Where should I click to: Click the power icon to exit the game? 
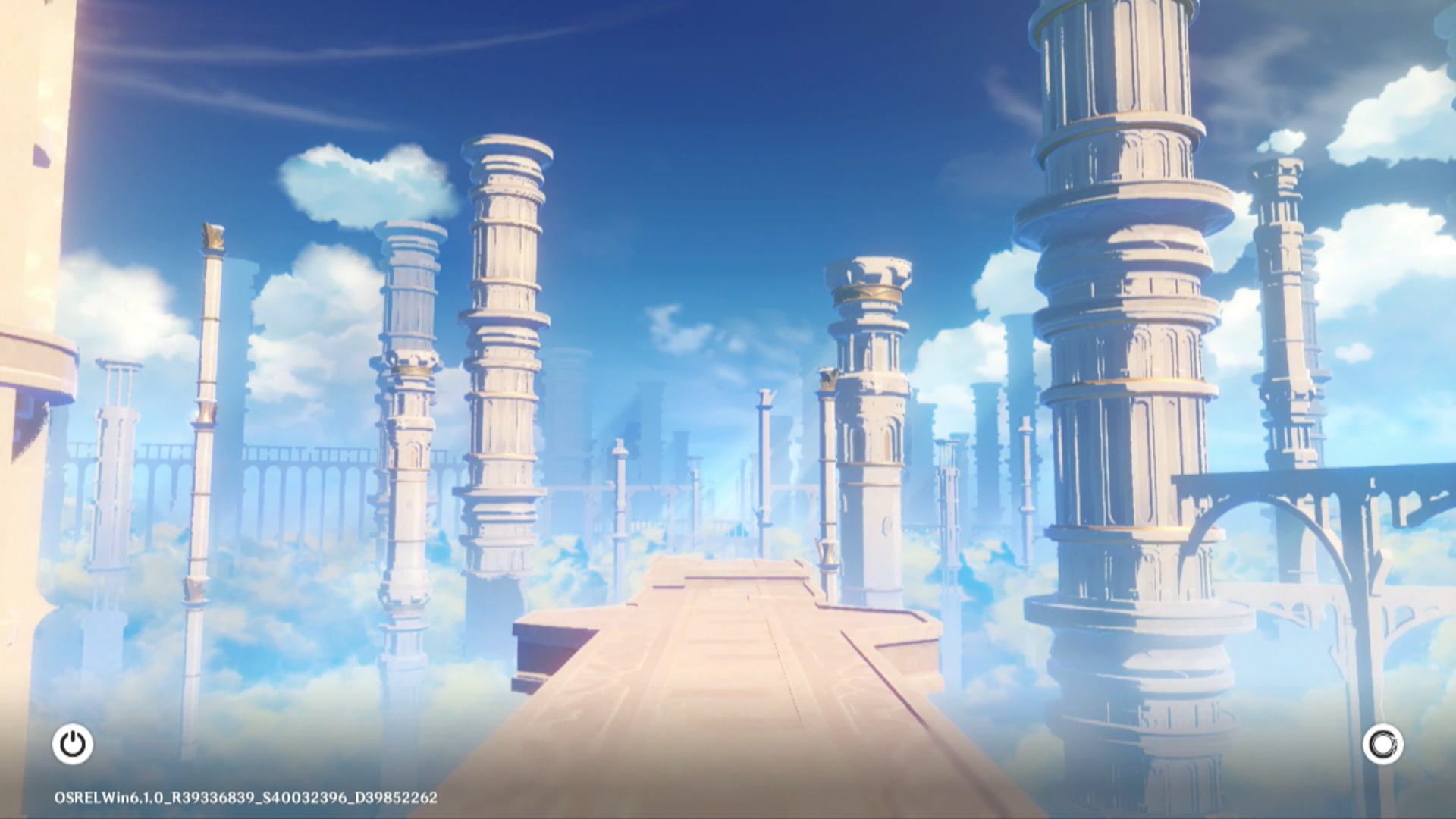73,744
